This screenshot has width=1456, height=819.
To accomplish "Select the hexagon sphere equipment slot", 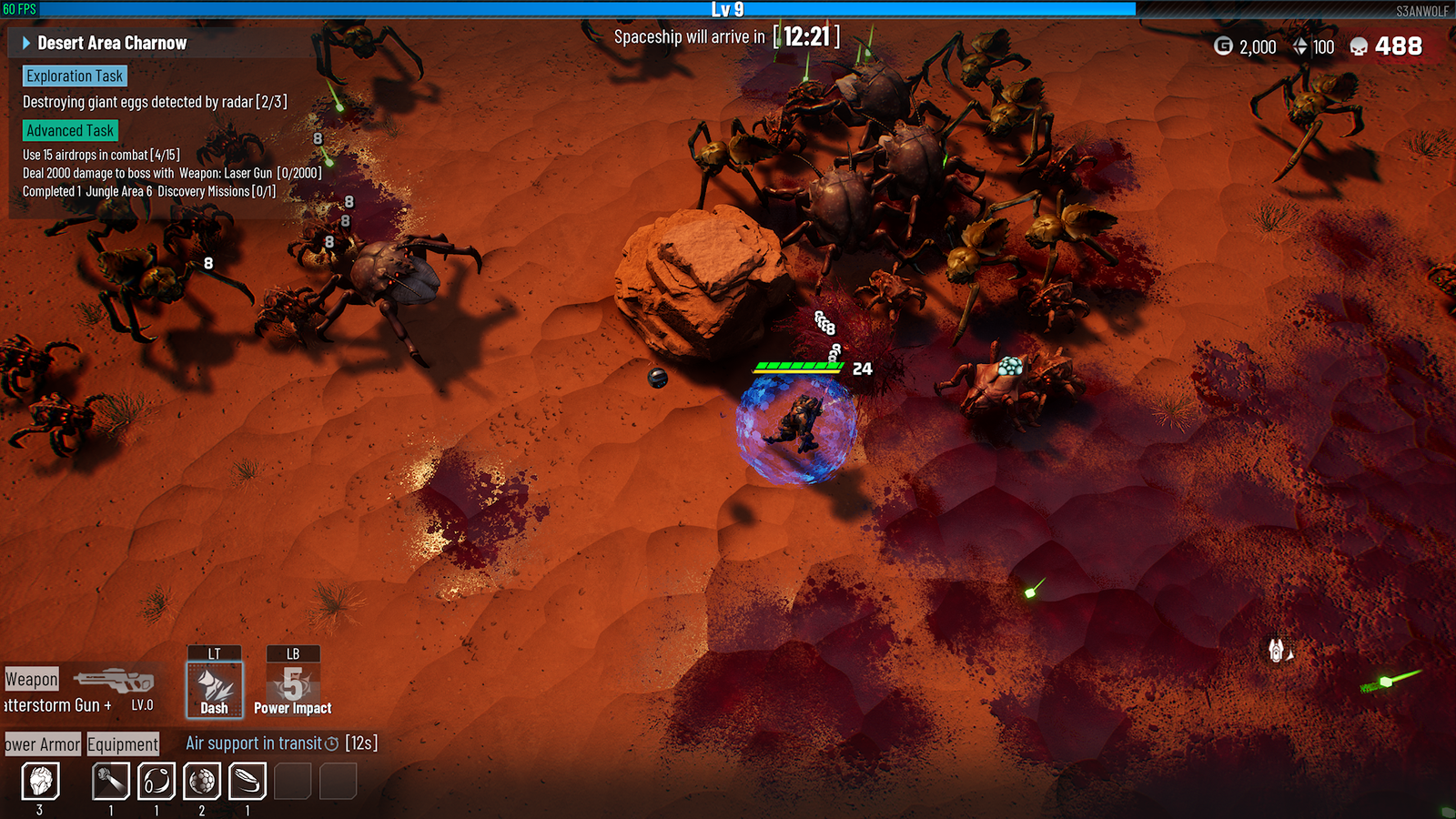I will click(202, 781).
